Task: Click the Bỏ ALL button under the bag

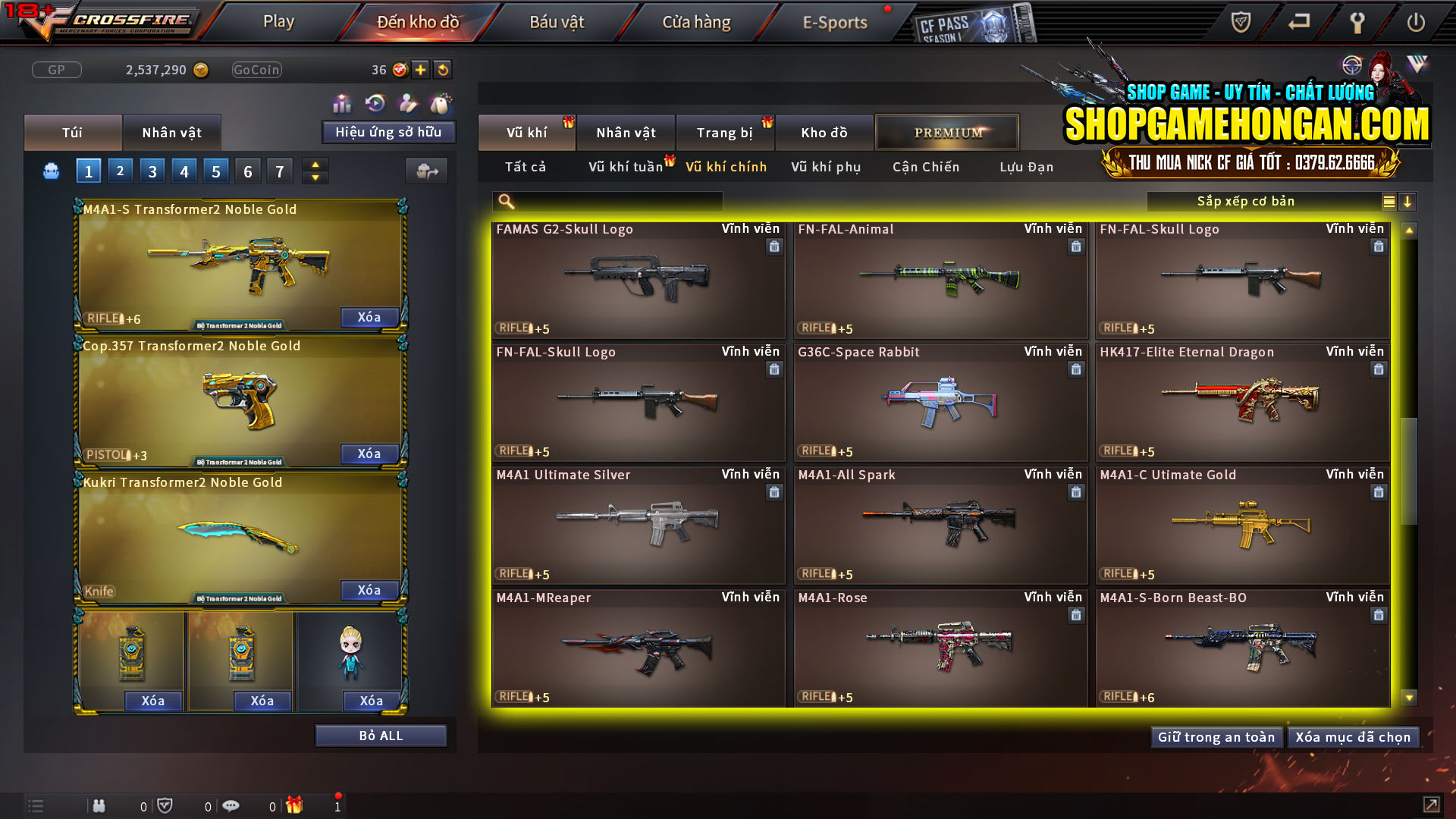Action: [380, 735]
